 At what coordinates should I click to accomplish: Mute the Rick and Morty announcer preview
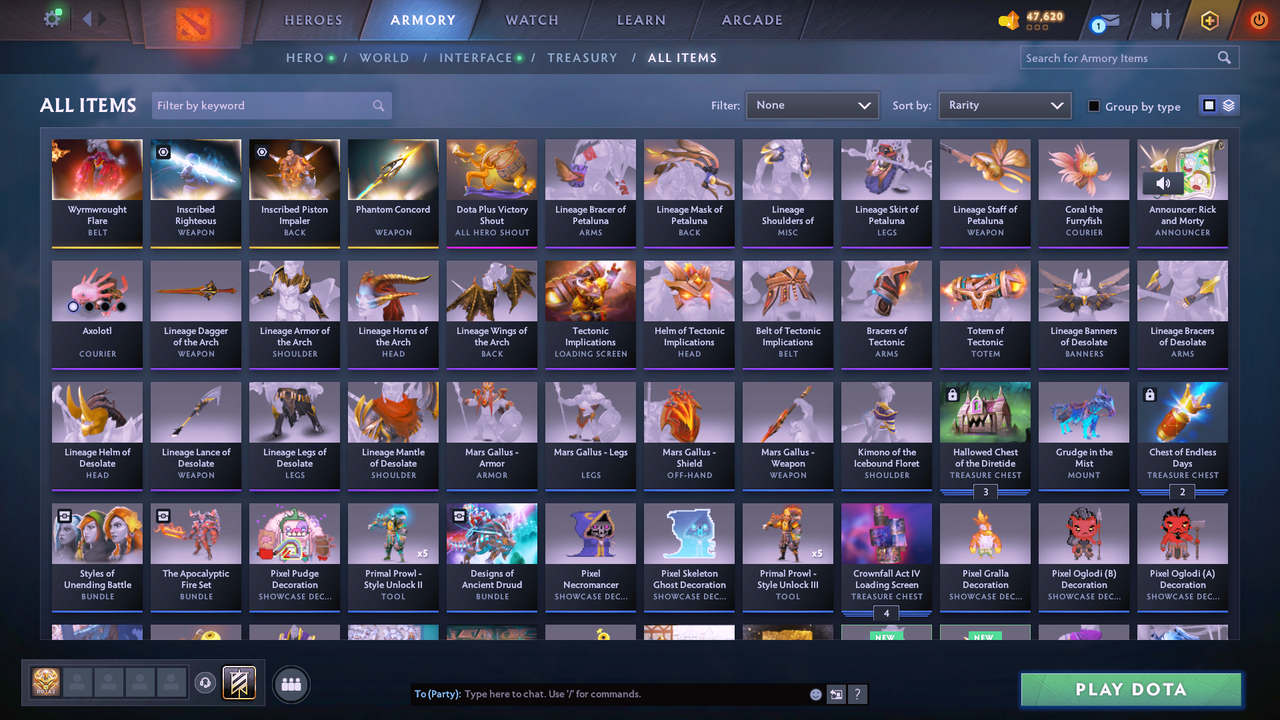[1163, 182]
